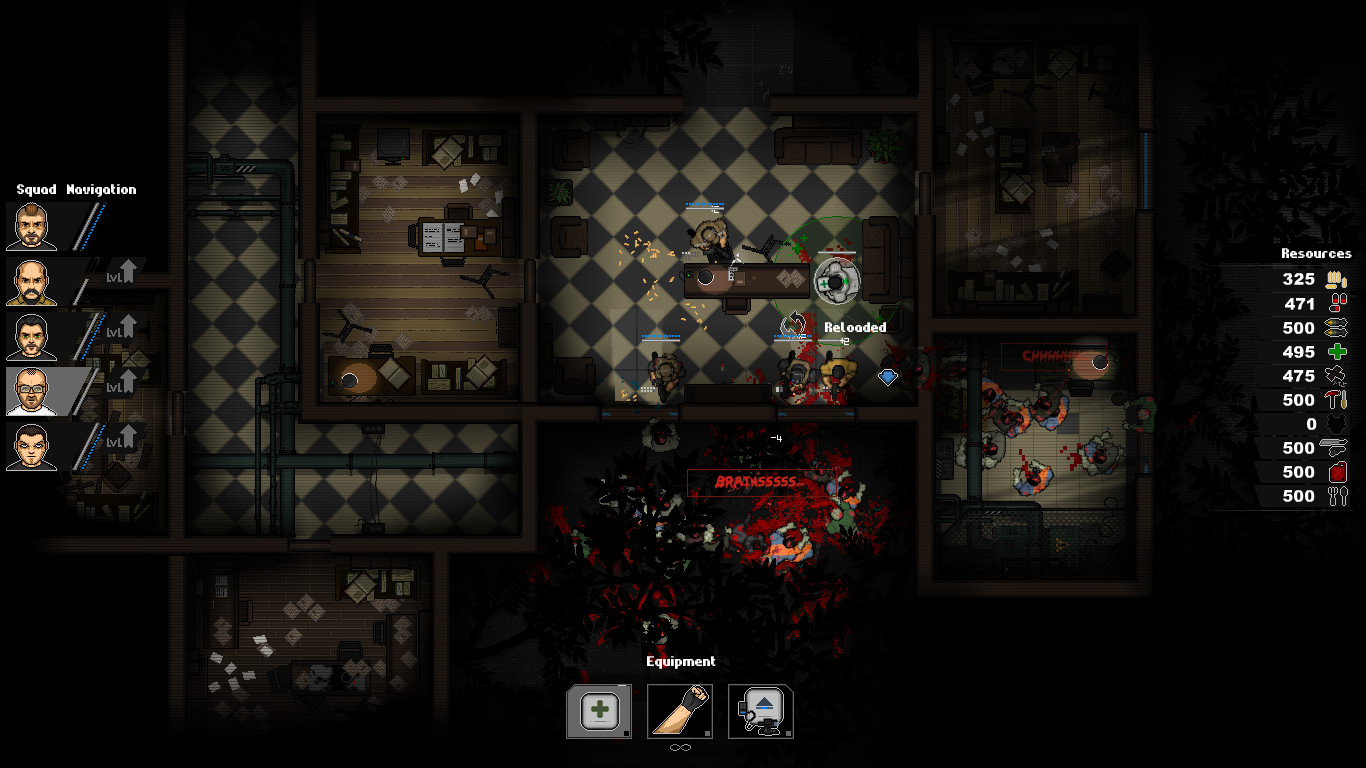
Task: Click the LVL up arrow beside the mustached member
Action: [x=121, y=272]
